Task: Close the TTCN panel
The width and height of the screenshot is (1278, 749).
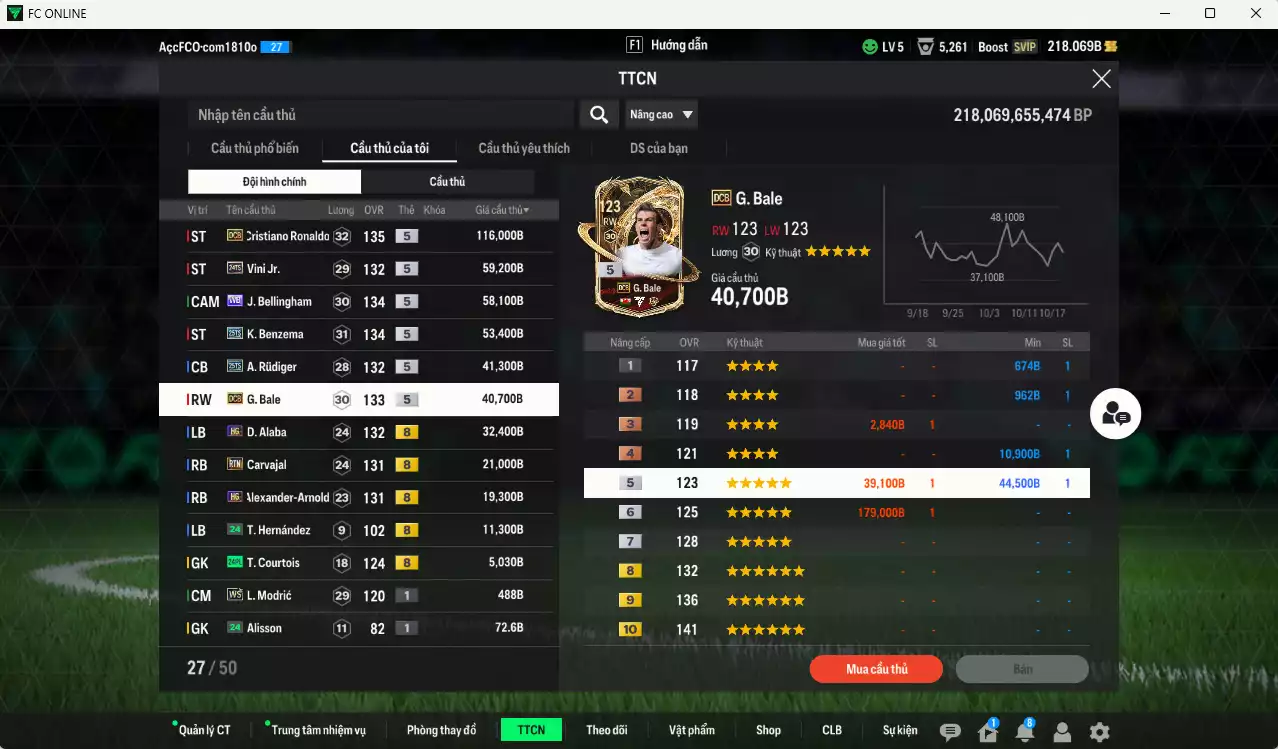Action: [1101, 79]
